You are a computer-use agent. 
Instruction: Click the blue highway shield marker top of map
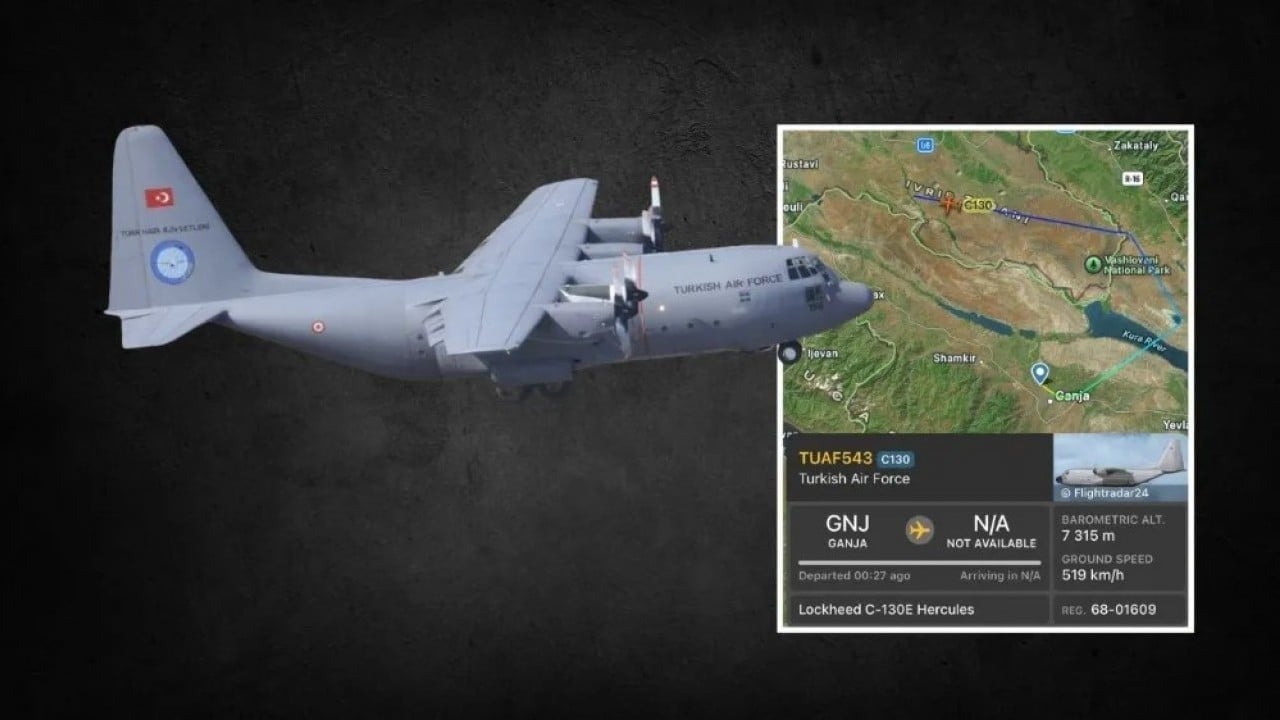[927, 145]
